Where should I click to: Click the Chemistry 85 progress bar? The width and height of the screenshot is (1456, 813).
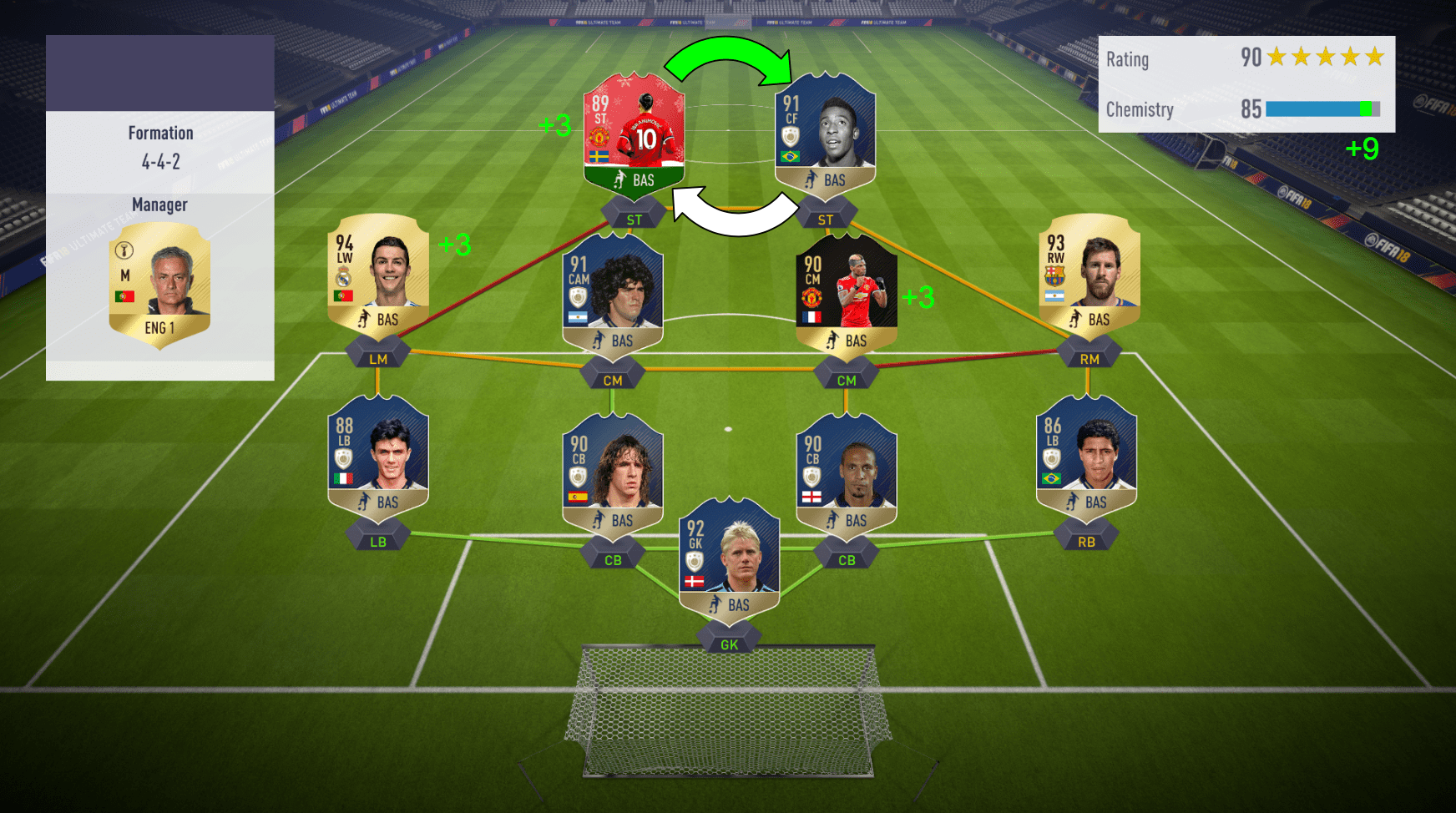click(1323, 109)
